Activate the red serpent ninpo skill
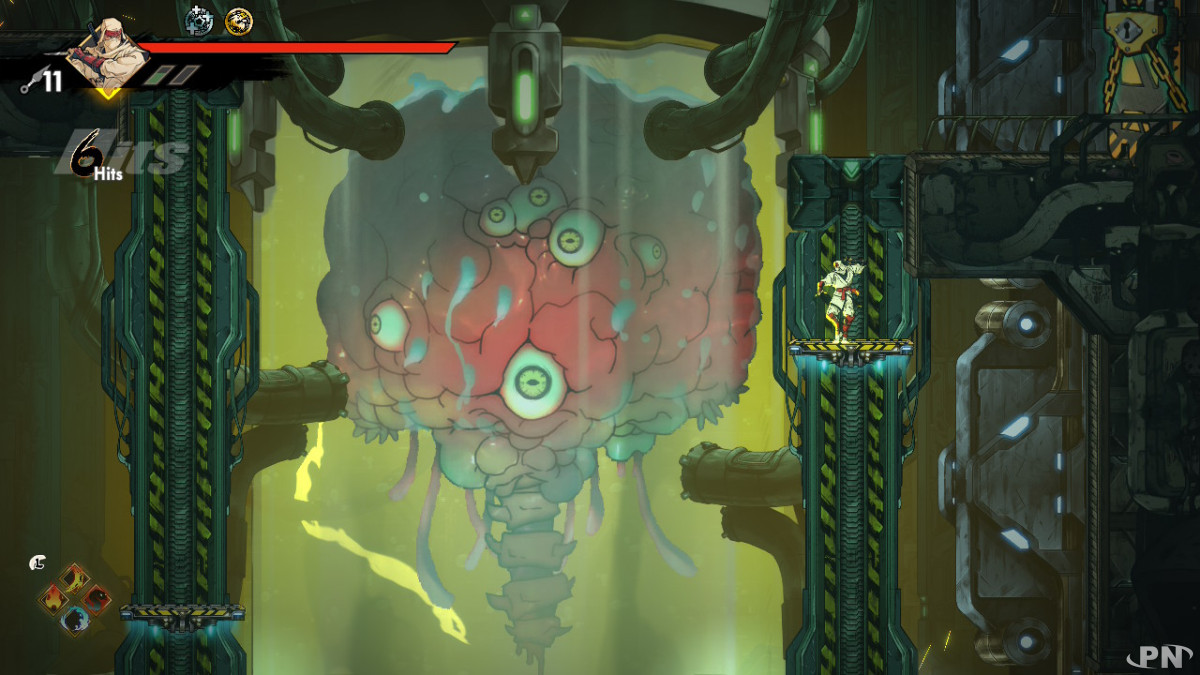1200x675 pixels. pos(96,600)
